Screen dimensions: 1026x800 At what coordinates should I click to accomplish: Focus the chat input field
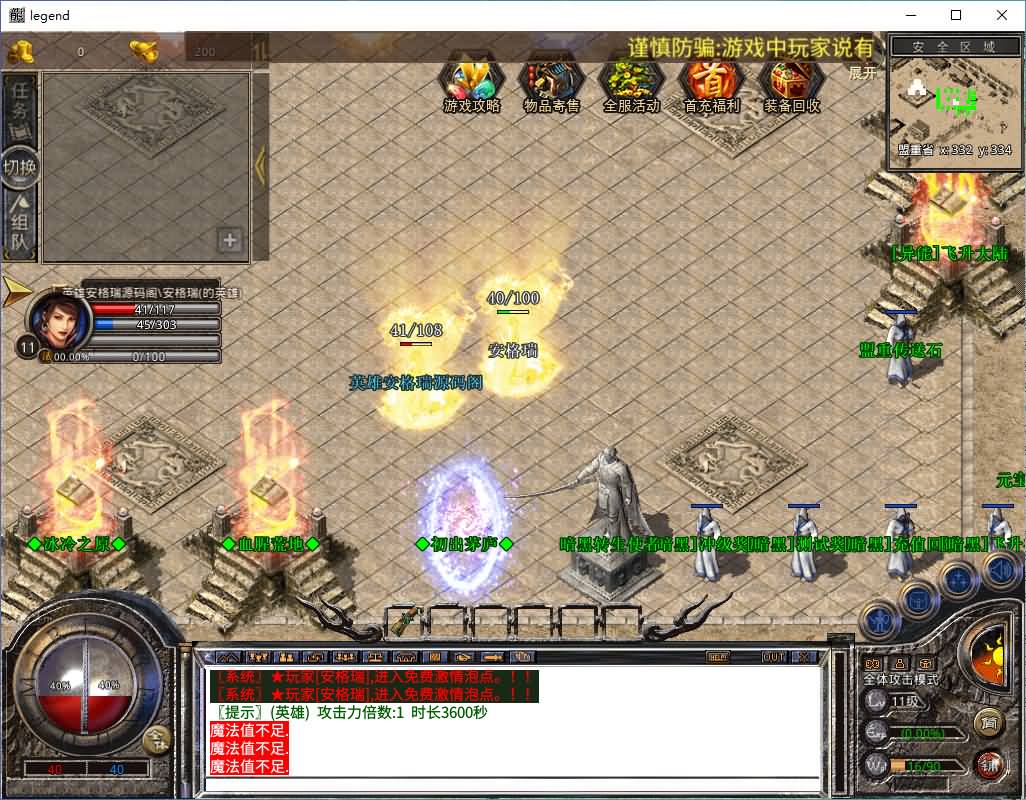510,784
